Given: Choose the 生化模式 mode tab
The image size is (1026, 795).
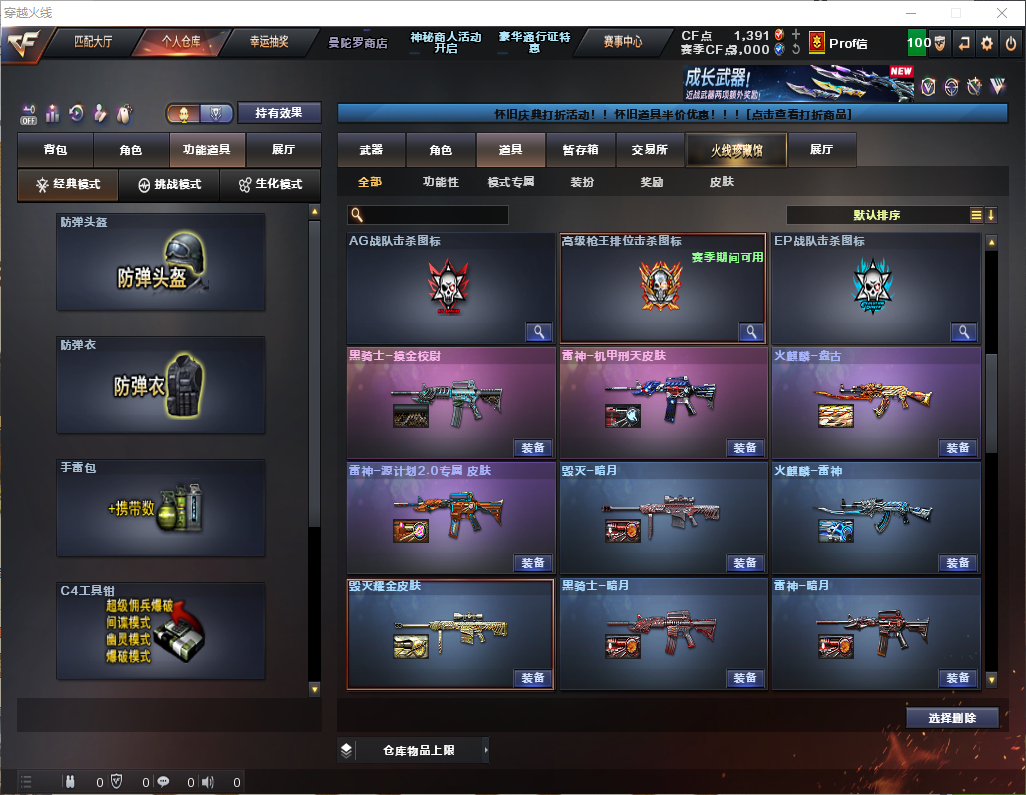Looking at the screenshot, I should (270, 185).
